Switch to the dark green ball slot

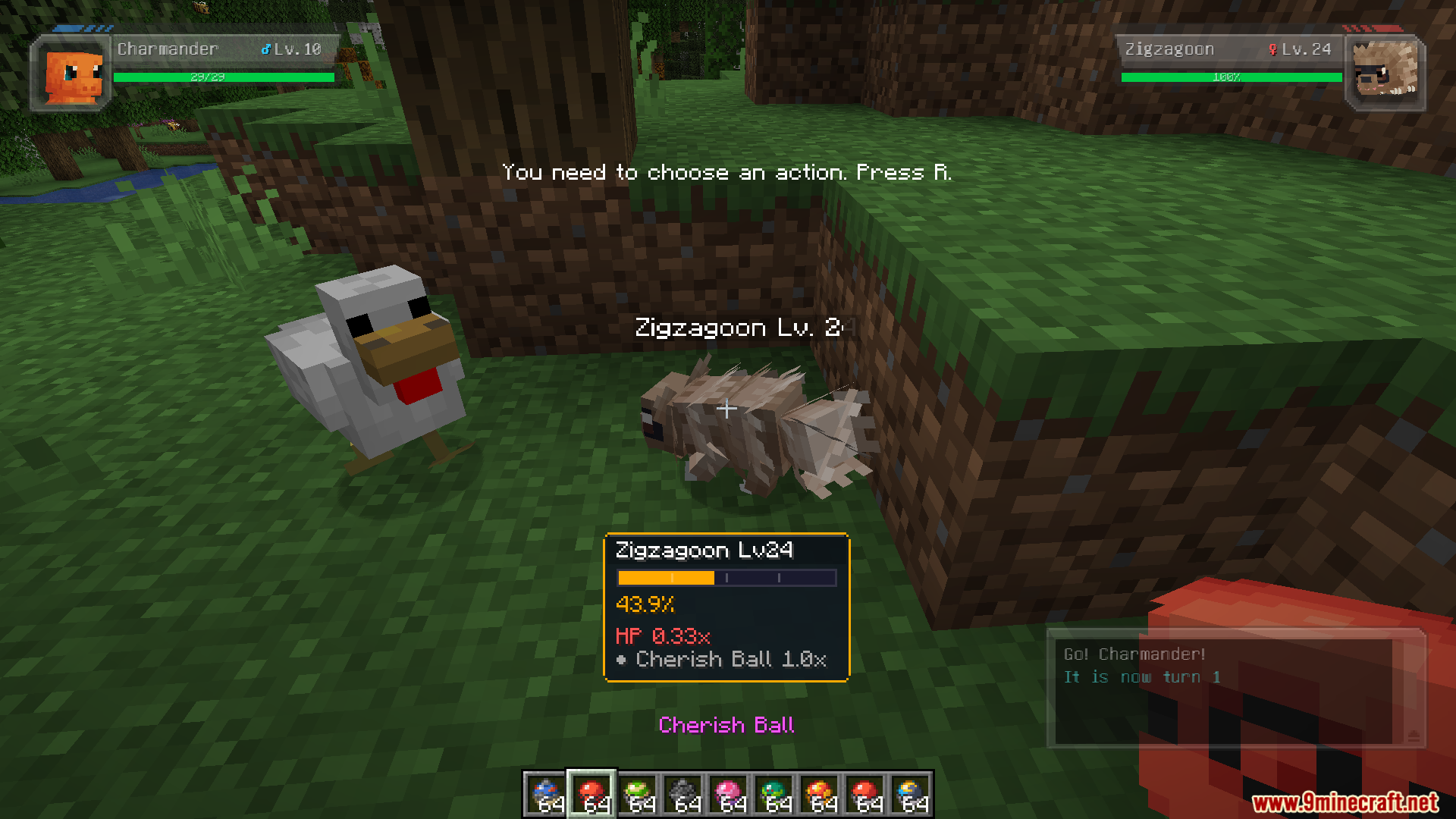click(773, 795)
